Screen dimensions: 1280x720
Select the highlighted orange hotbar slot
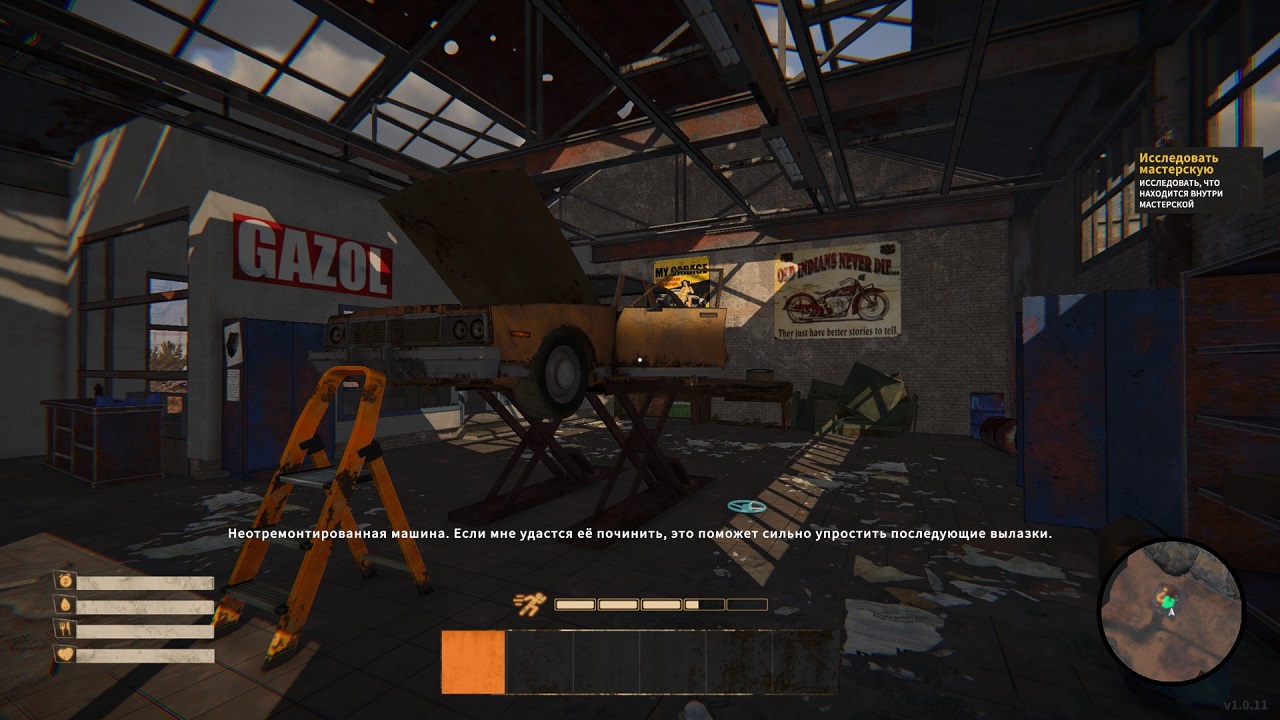tap(473, 662)
